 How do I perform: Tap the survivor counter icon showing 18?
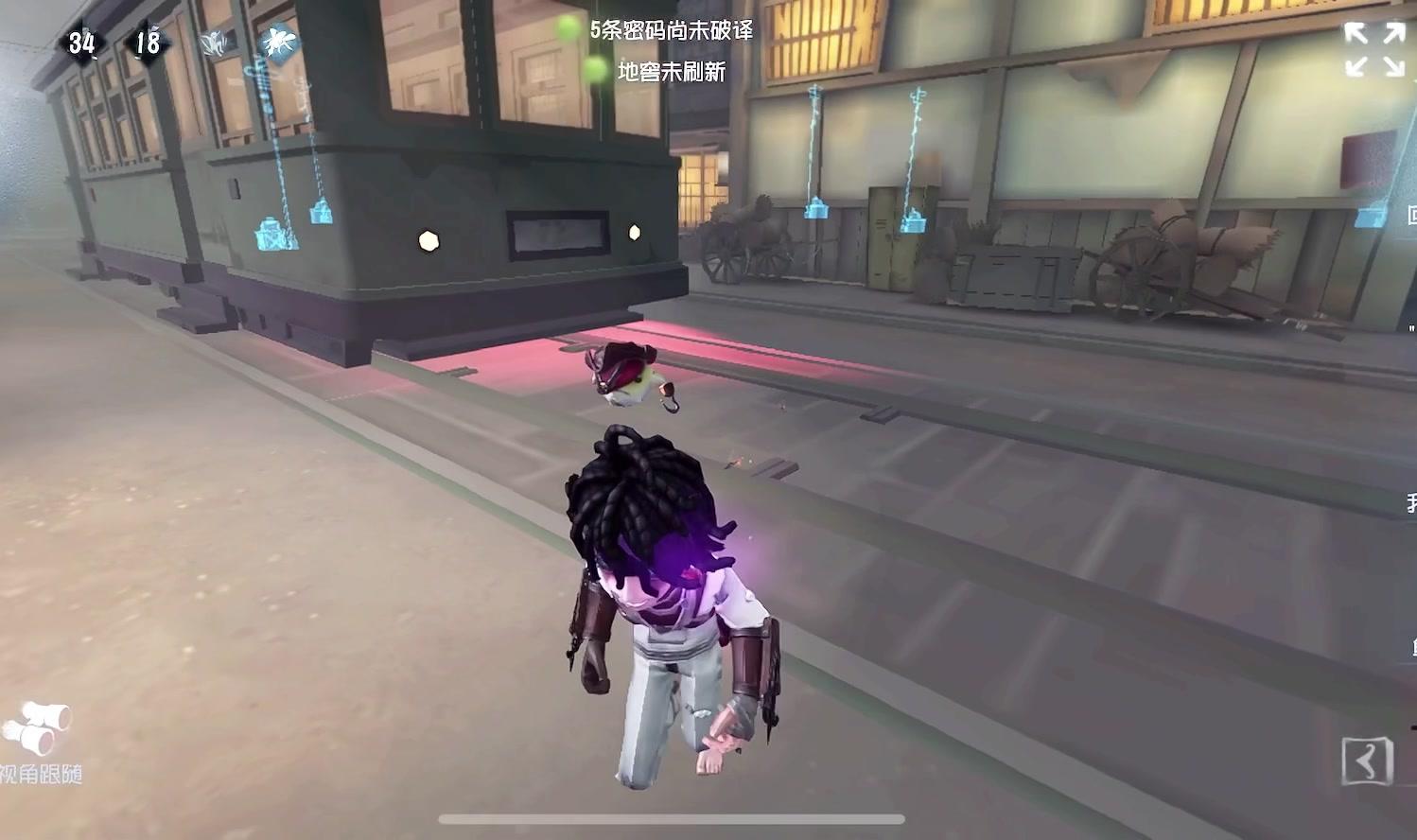pos(148,42)
